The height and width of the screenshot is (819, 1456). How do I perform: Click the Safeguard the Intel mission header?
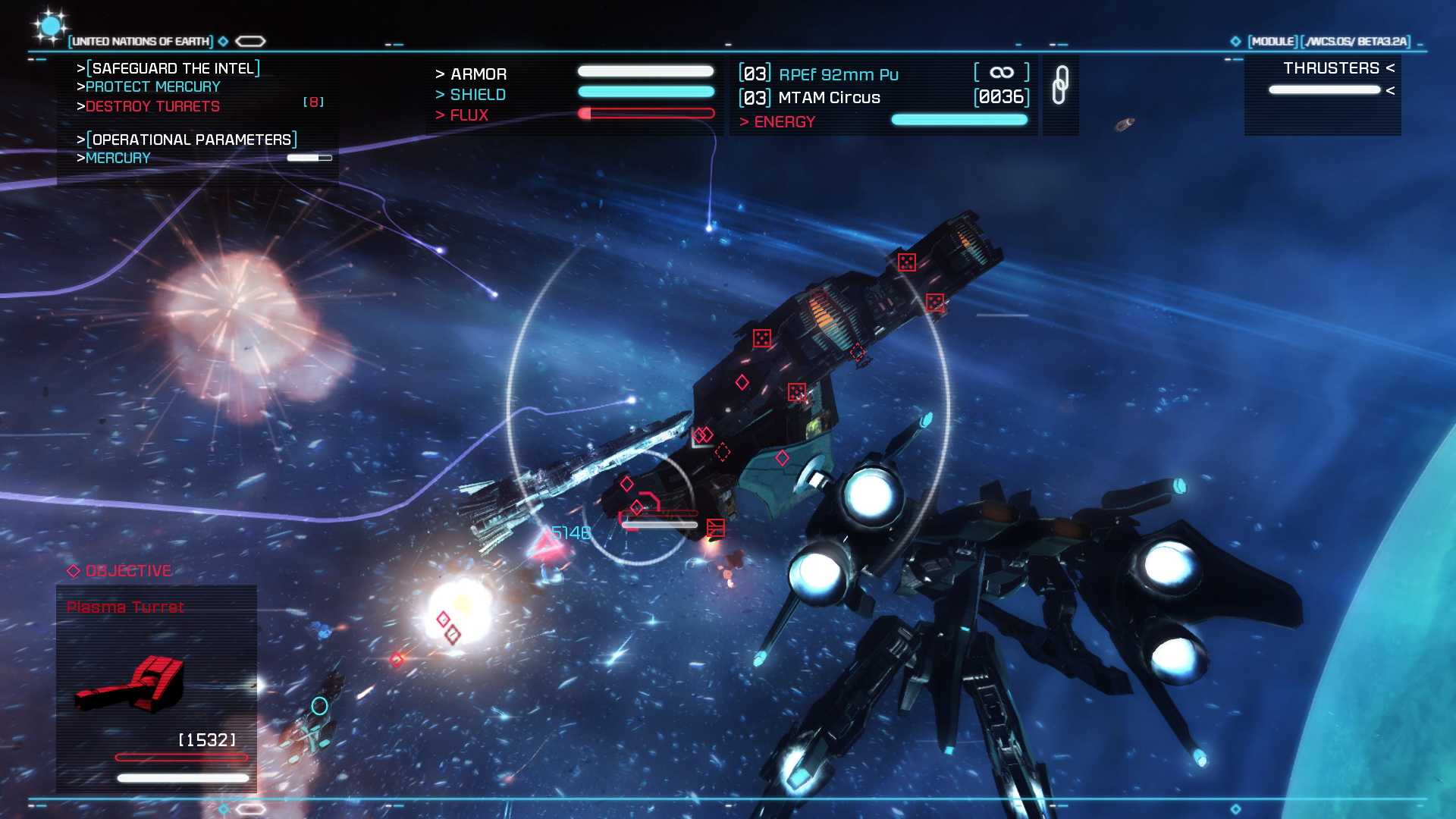pos(173,68)
